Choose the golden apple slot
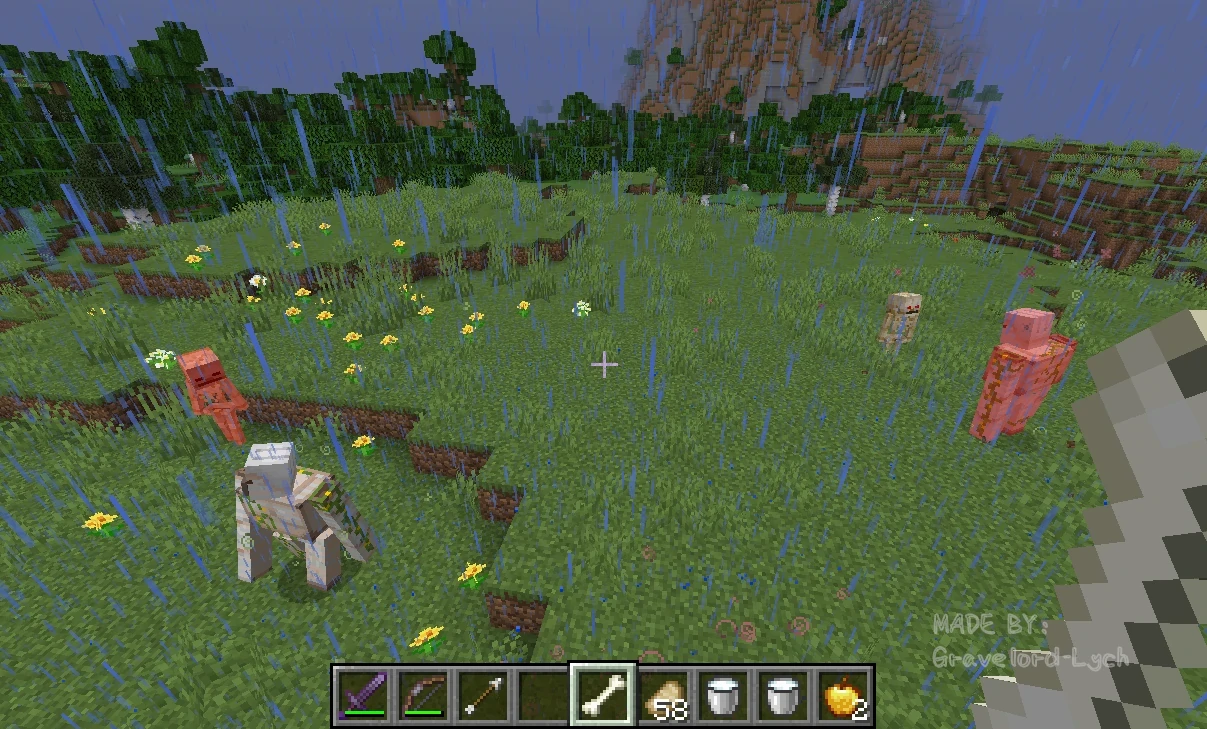Screen dimensions: 1207x729 [843, 694]
